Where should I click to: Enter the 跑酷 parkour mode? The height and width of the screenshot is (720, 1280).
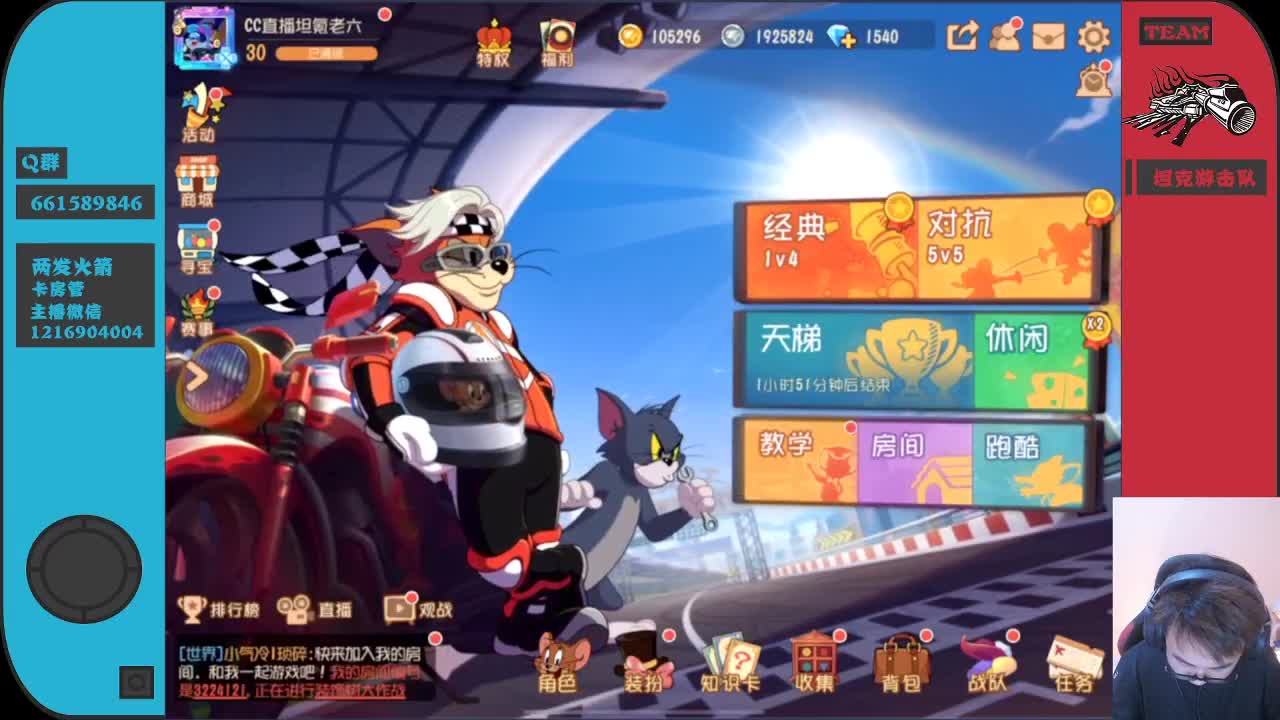tap(1030, 460)
